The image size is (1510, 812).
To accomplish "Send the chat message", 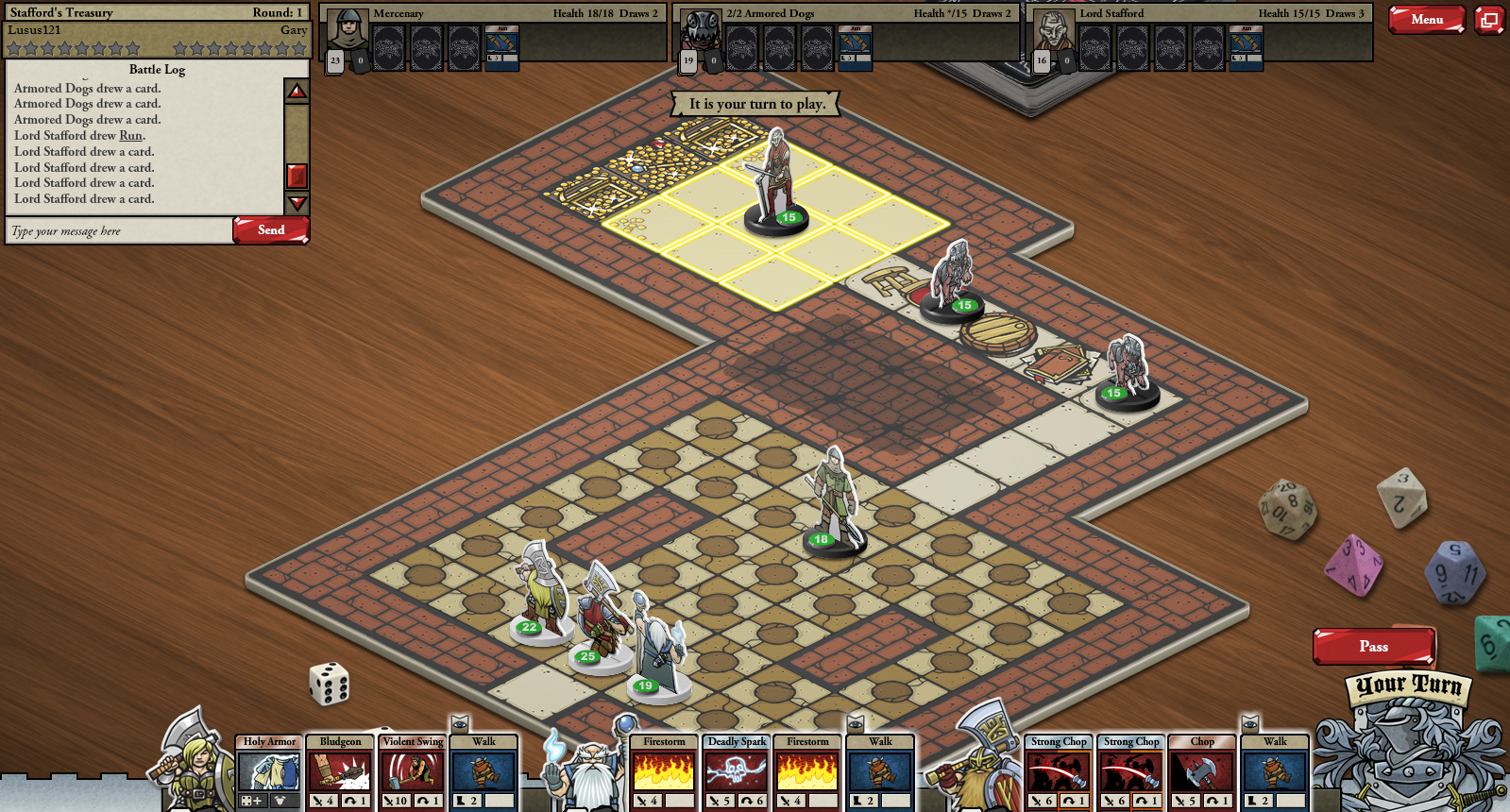I will point(271,230).
